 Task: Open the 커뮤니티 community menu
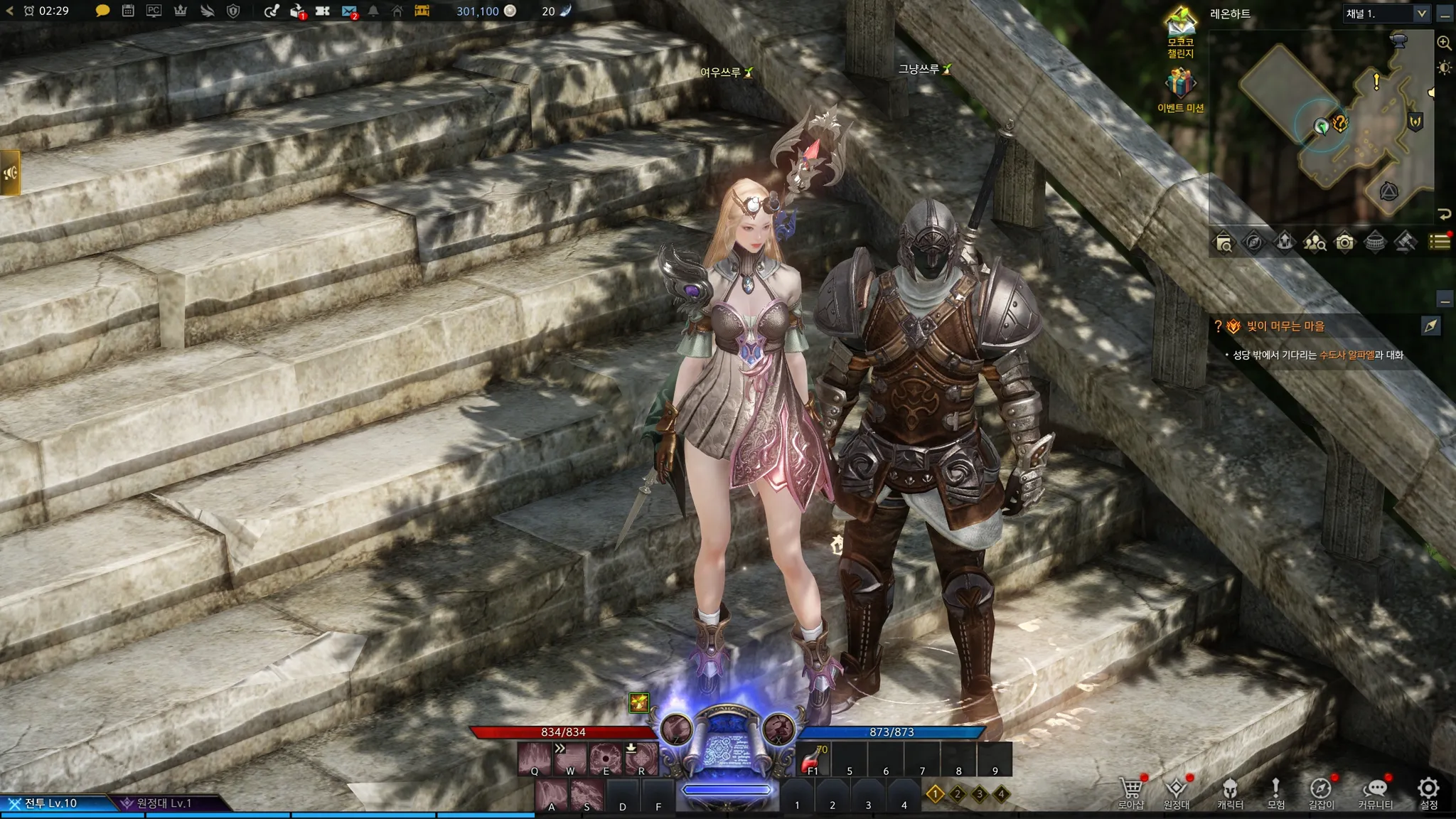1376,791
